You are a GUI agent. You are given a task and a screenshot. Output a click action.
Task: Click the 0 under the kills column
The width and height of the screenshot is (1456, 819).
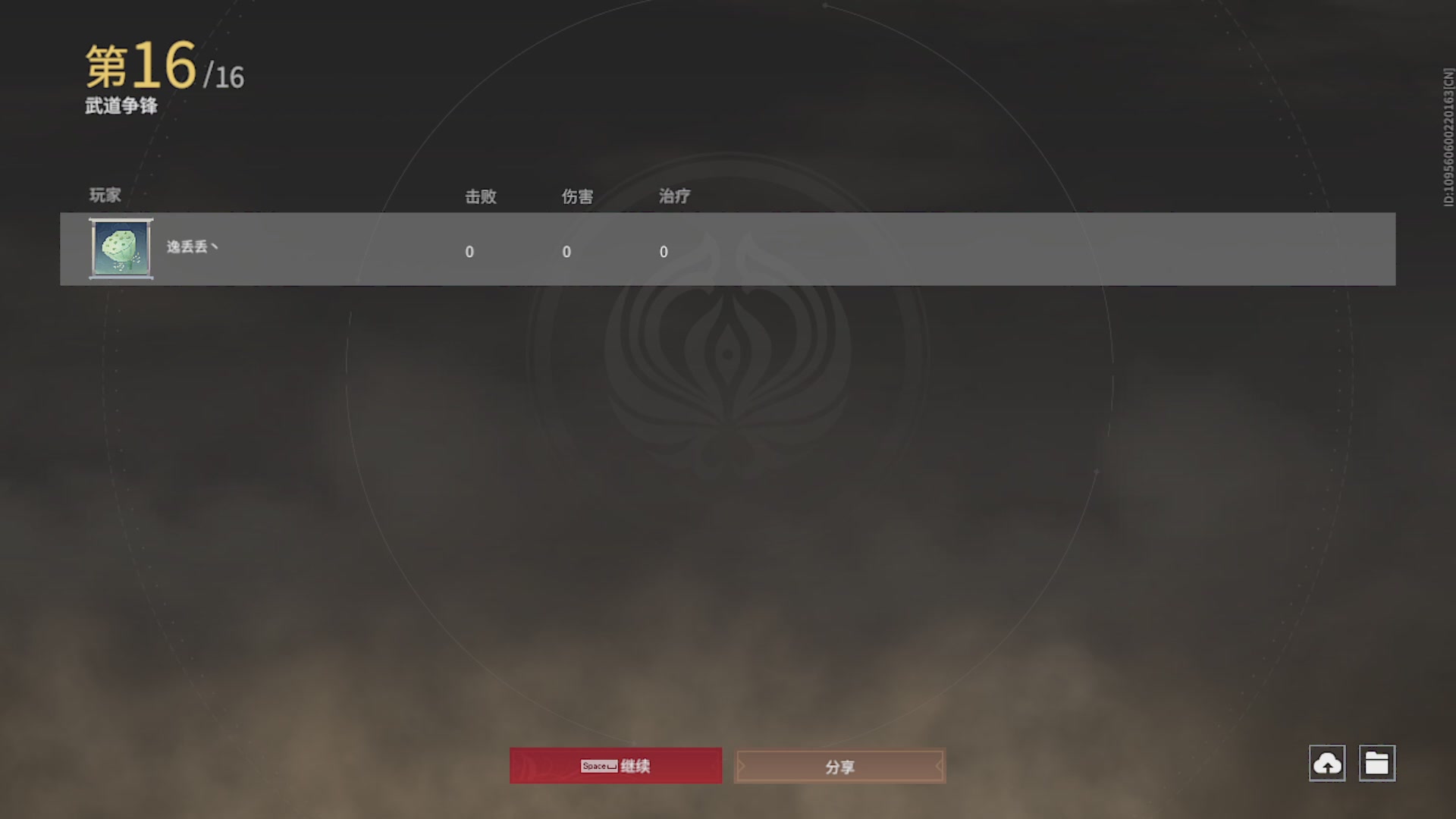470,252
